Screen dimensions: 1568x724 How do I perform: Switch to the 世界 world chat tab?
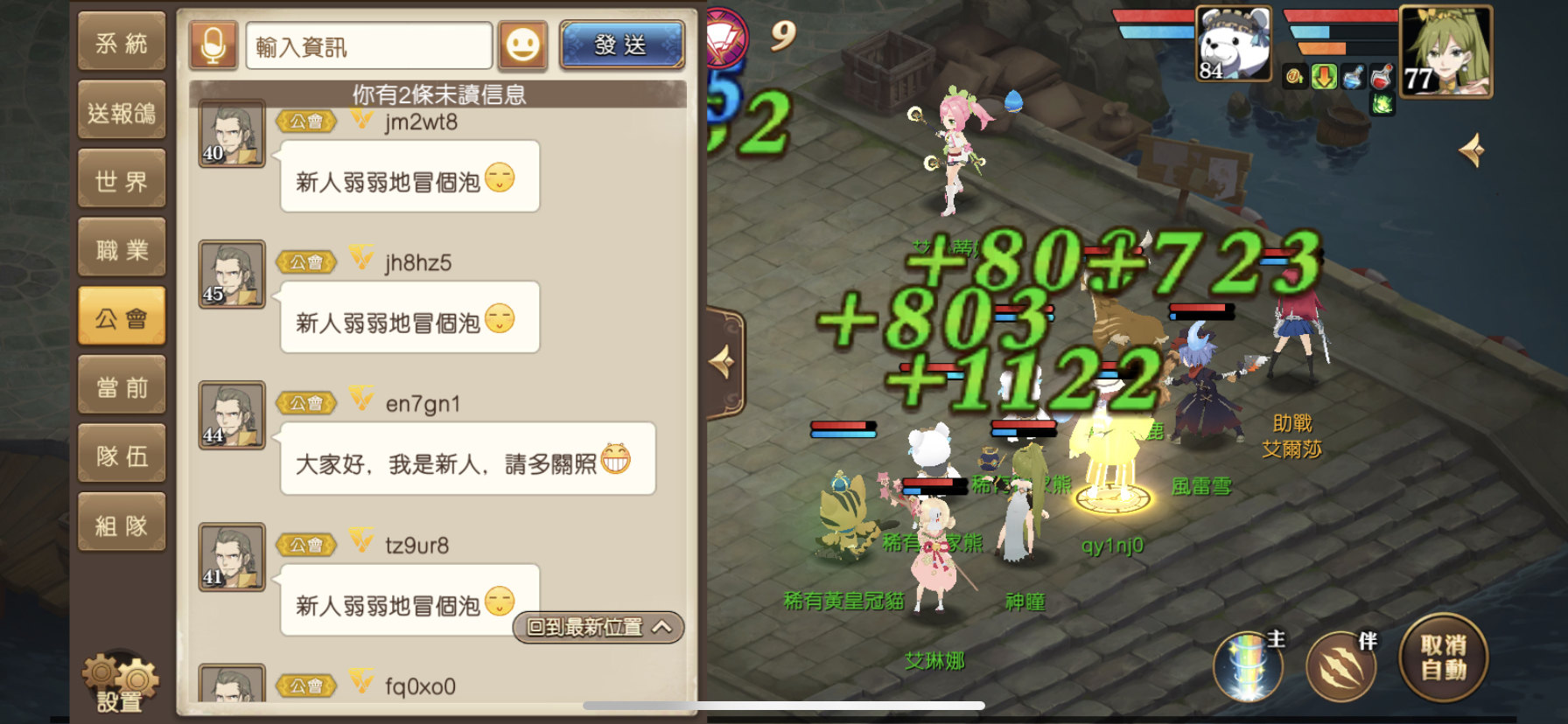[122, 178]
